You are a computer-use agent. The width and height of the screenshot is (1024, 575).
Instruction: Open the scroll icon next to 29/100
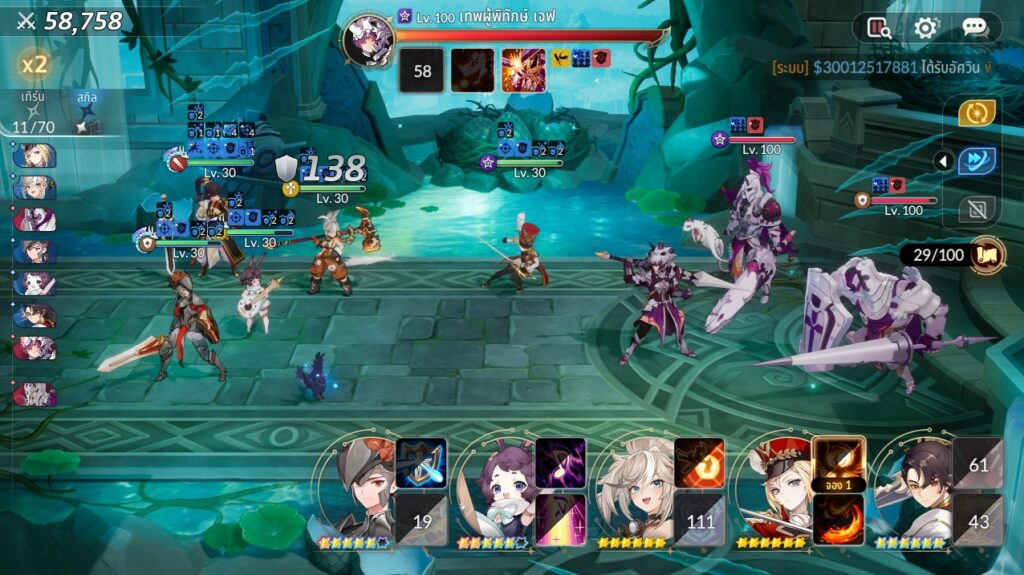987,254
